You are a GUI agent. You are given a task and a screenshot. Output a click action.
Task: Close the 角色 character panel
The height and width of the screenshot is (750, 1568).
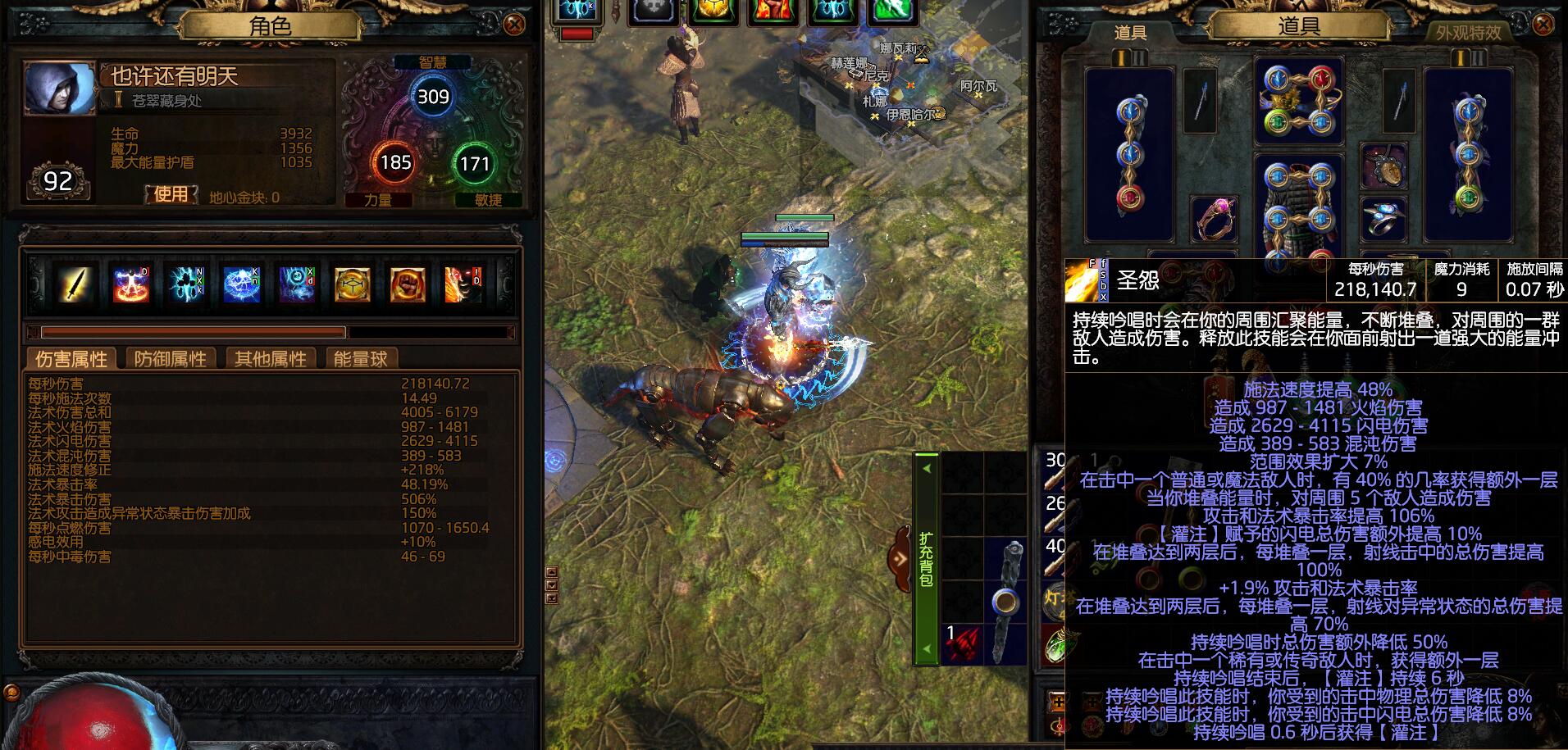(x=514, y=25)
